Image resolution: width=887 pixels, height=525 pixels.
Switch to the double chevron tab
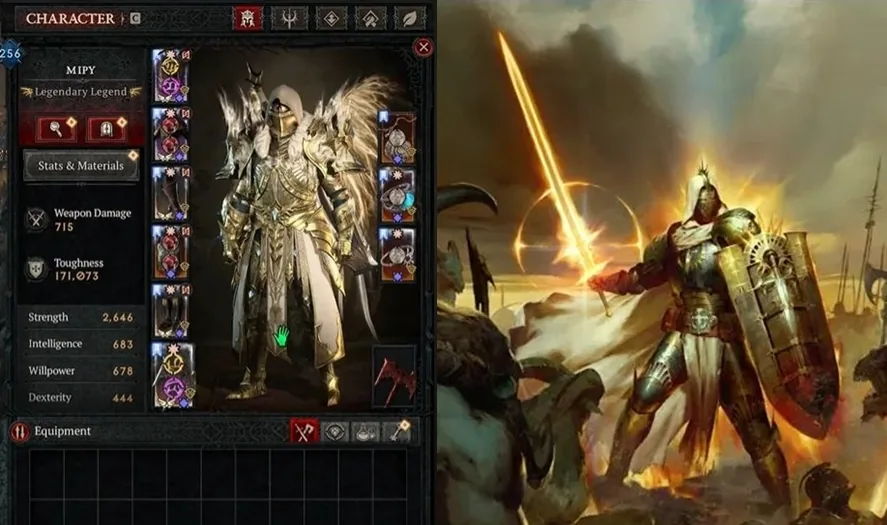(x=371, y=18)
